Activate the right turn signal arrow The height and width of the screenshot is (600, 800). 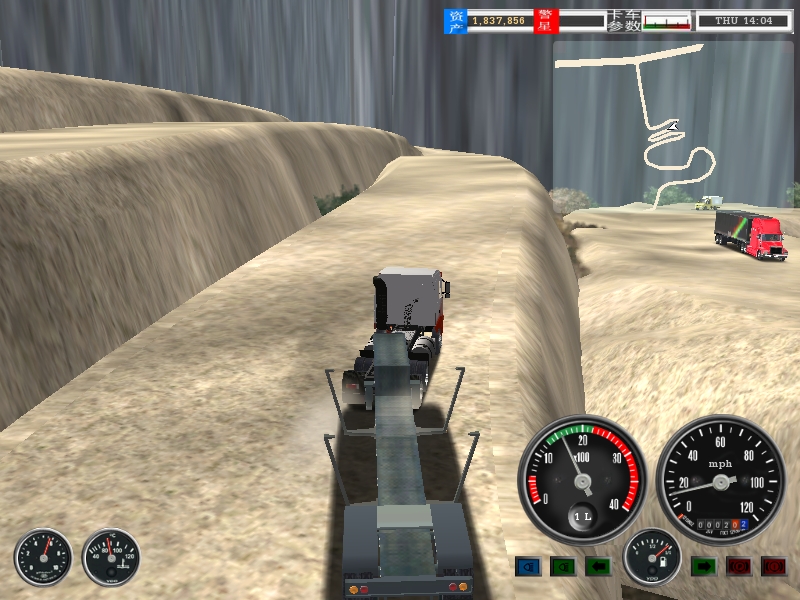click(704, 567)
